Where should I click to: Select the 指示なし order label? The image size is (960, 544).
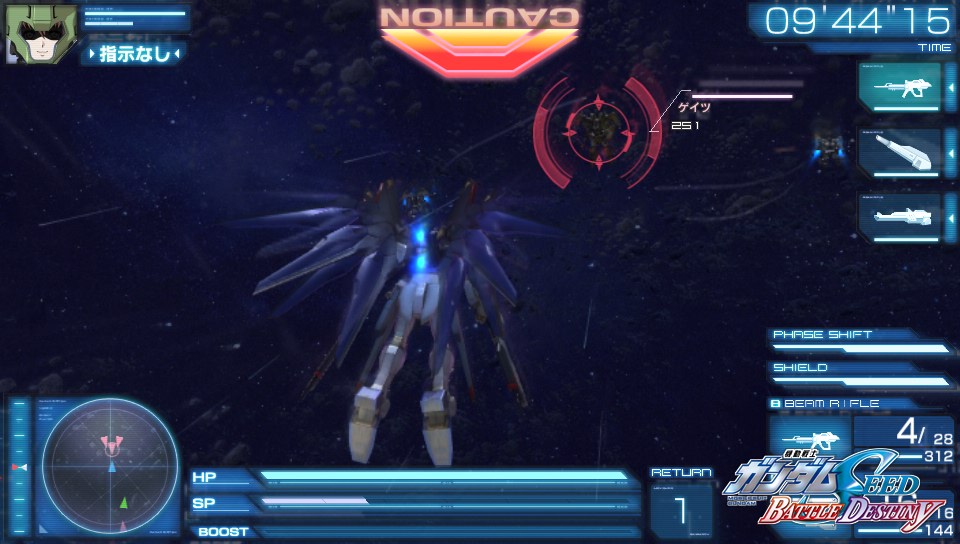[x=134, y=54]
